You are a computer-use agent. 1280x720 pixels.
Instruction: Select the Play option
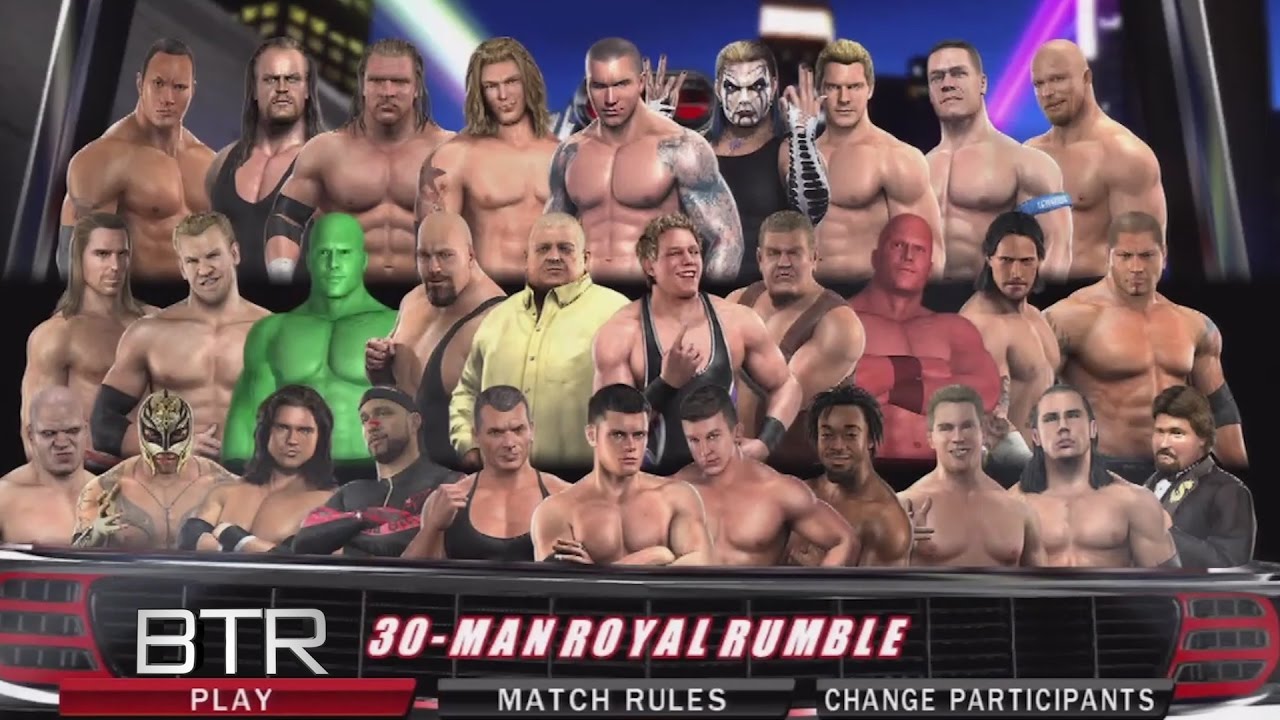tap(237, 697)
